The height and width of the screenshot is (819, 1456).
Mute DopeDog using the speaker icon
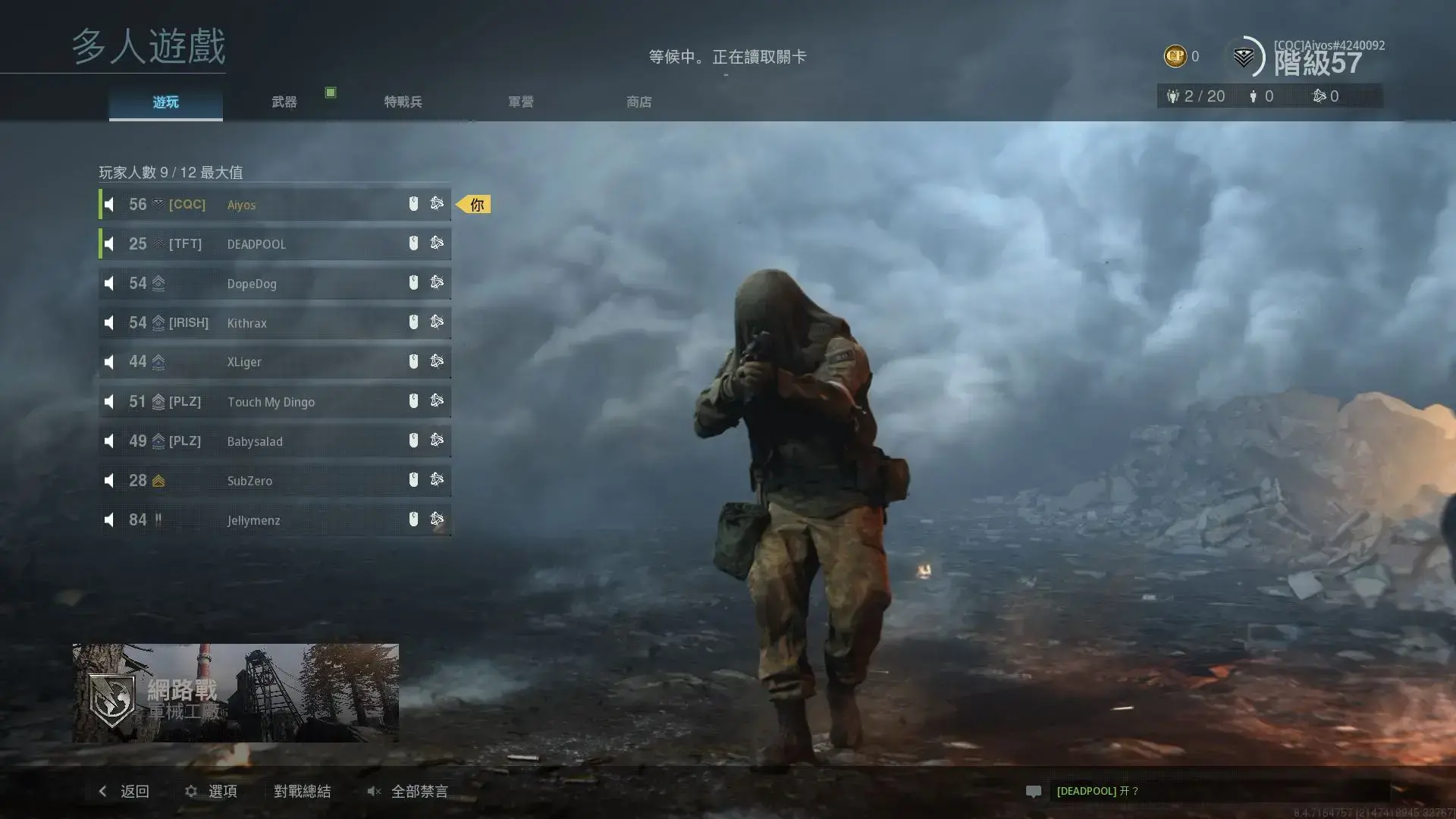point(109,282)
